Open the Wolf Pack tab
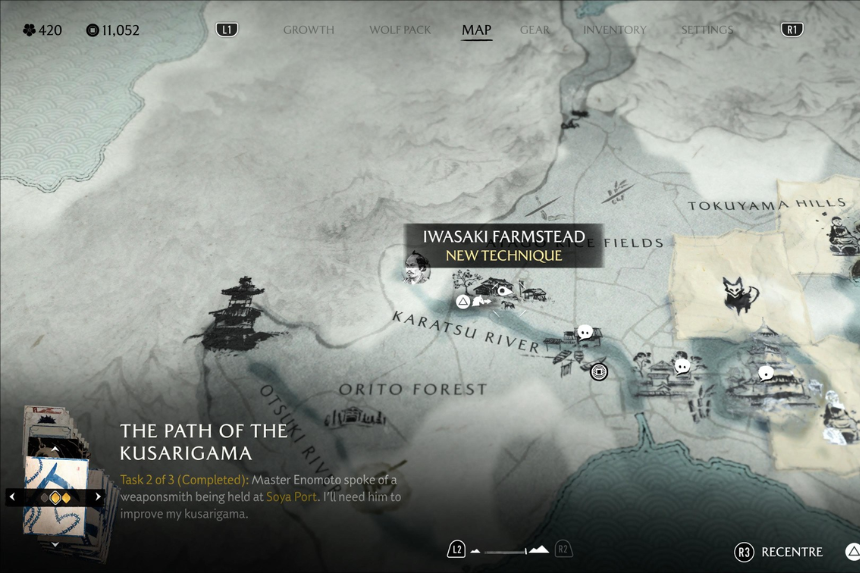 pos(400,30)
